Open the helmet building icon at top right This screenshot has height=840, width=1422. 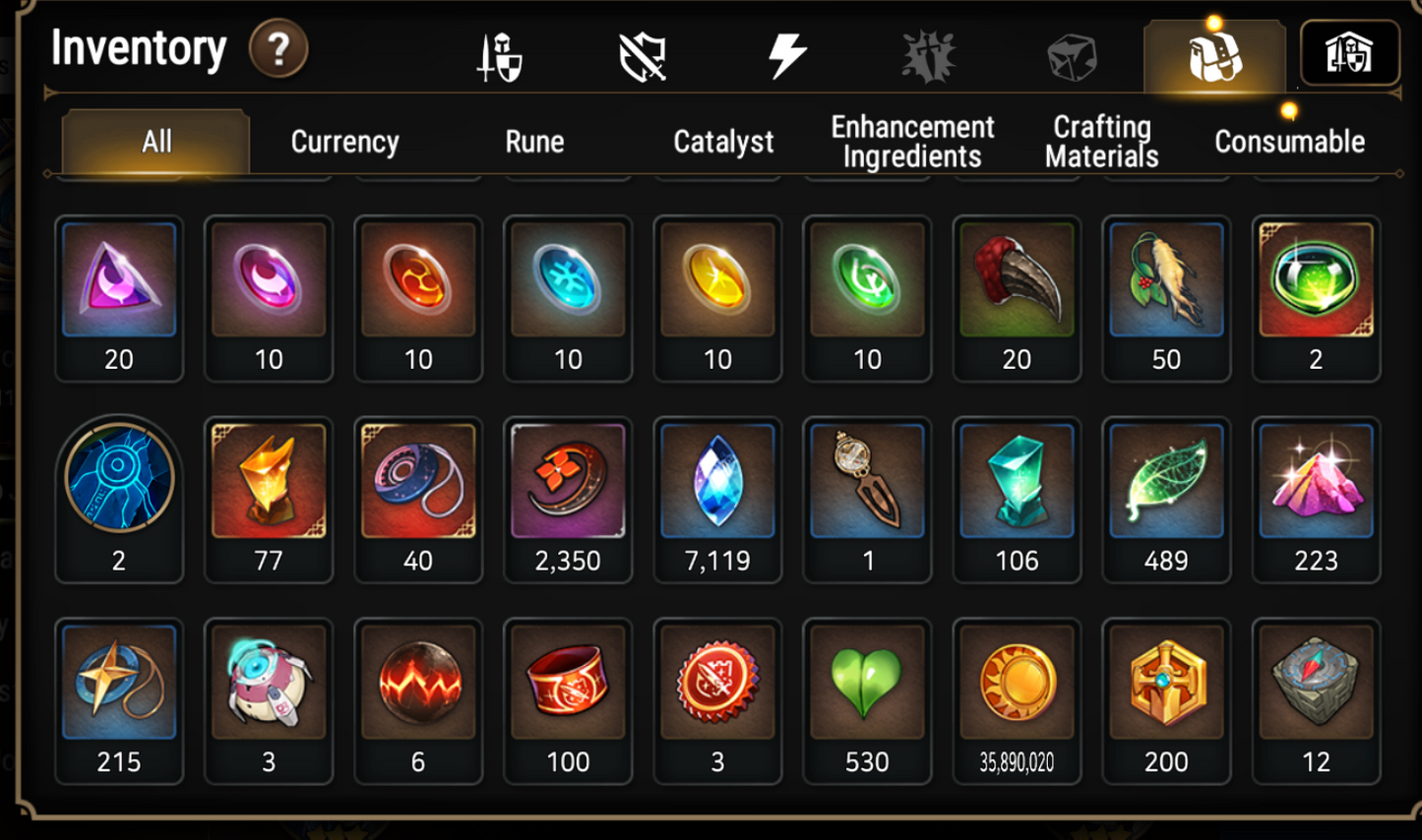click(1349, 53)
